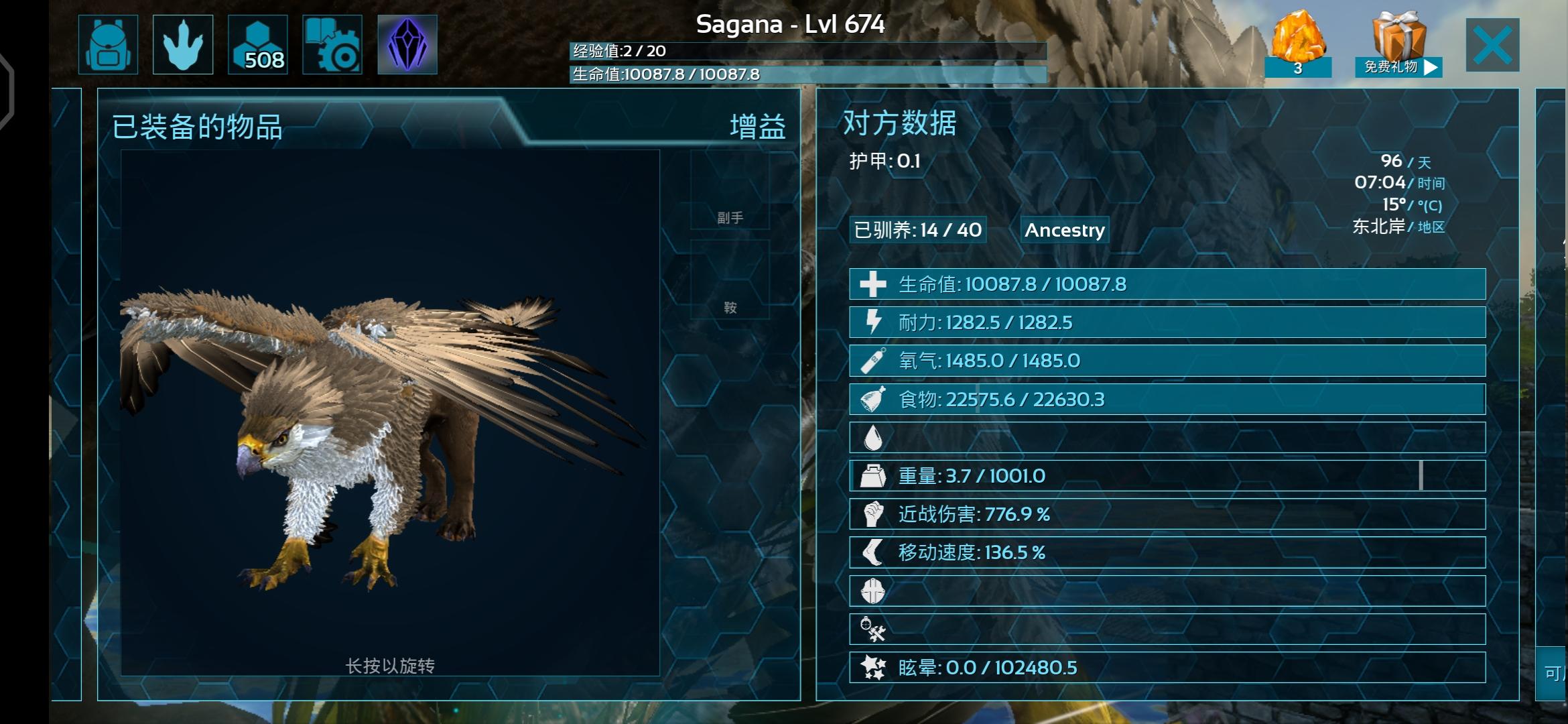Screen dimensions: 1568x724
Task: Open the backpack inventory tab
Action: 108,44
